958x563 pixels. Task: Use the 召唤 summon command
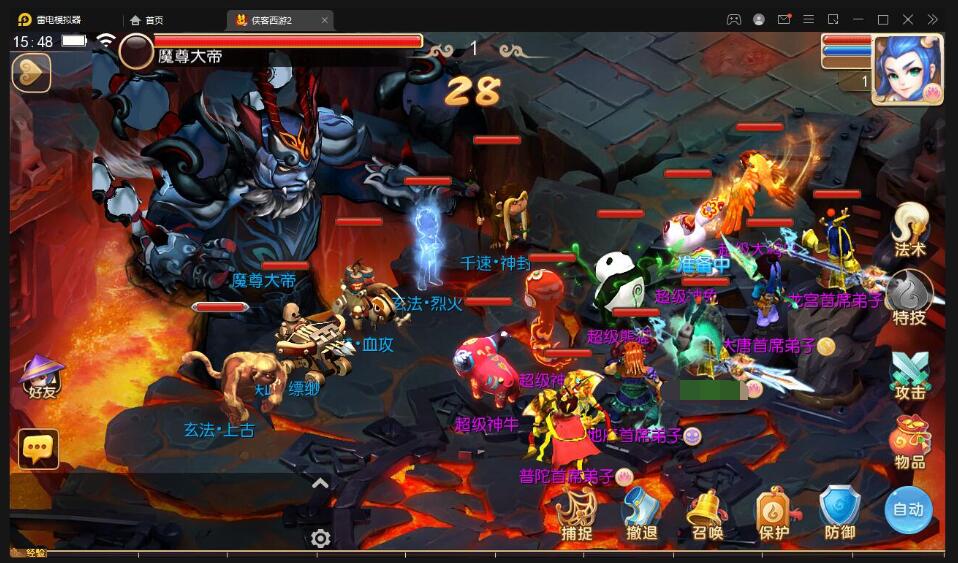[x=706, y=514]
